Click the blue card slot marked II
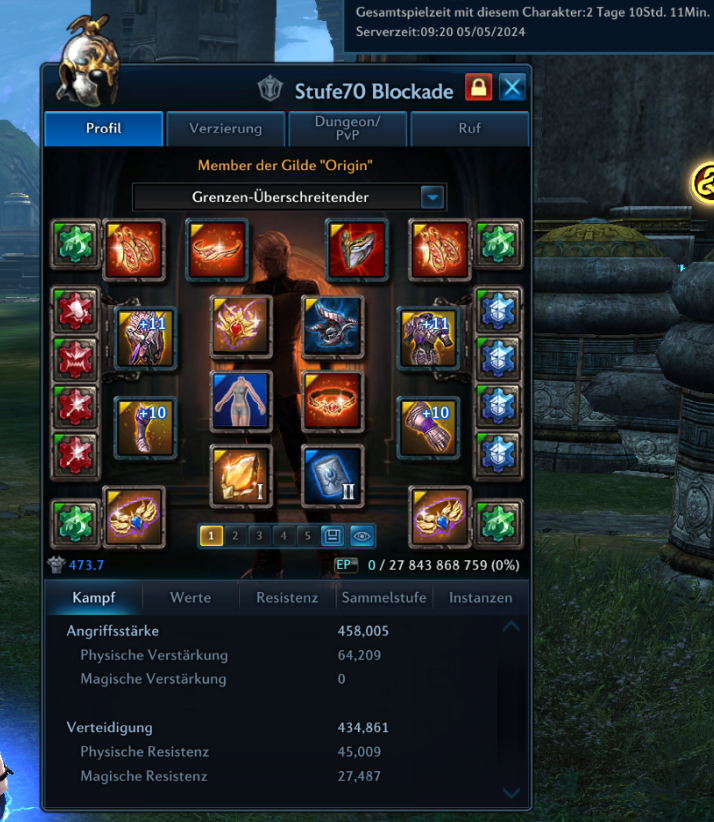This screenshot has height=822, width=714. [332, 476]
